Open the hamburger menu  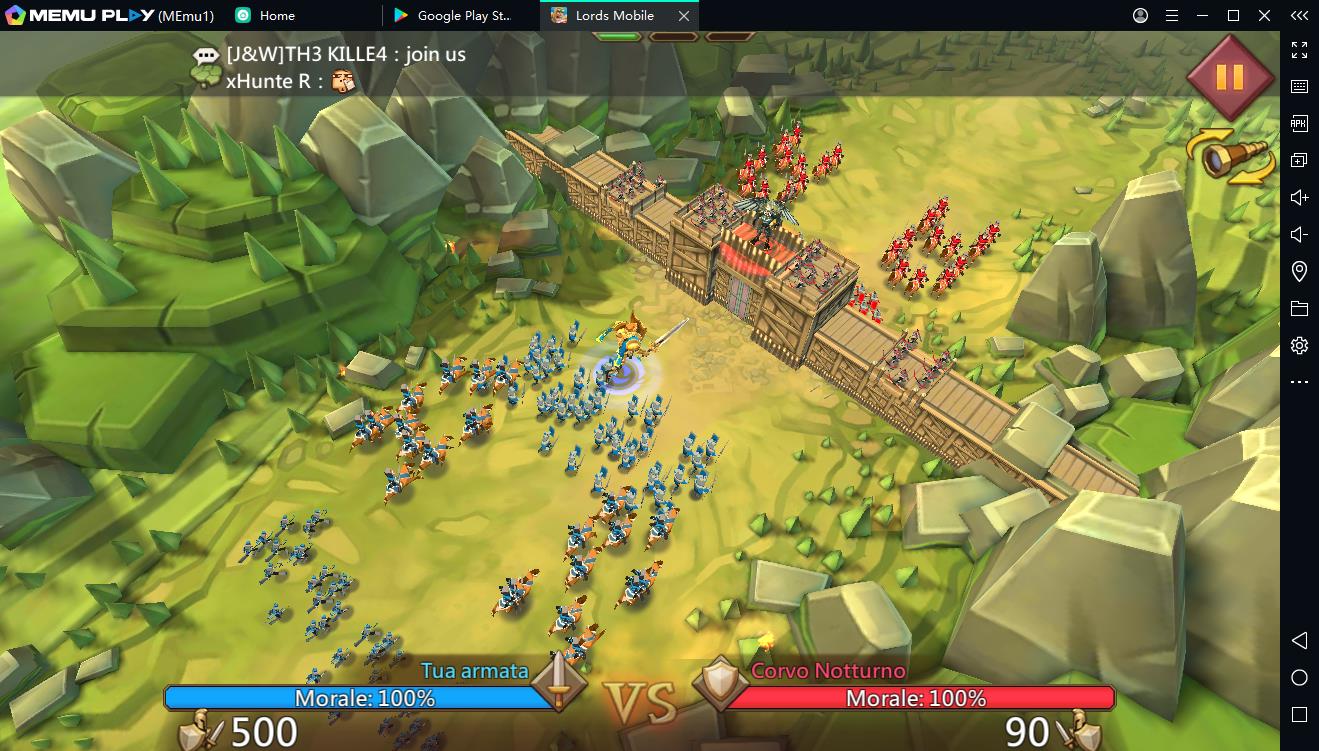click(1171, 15)
